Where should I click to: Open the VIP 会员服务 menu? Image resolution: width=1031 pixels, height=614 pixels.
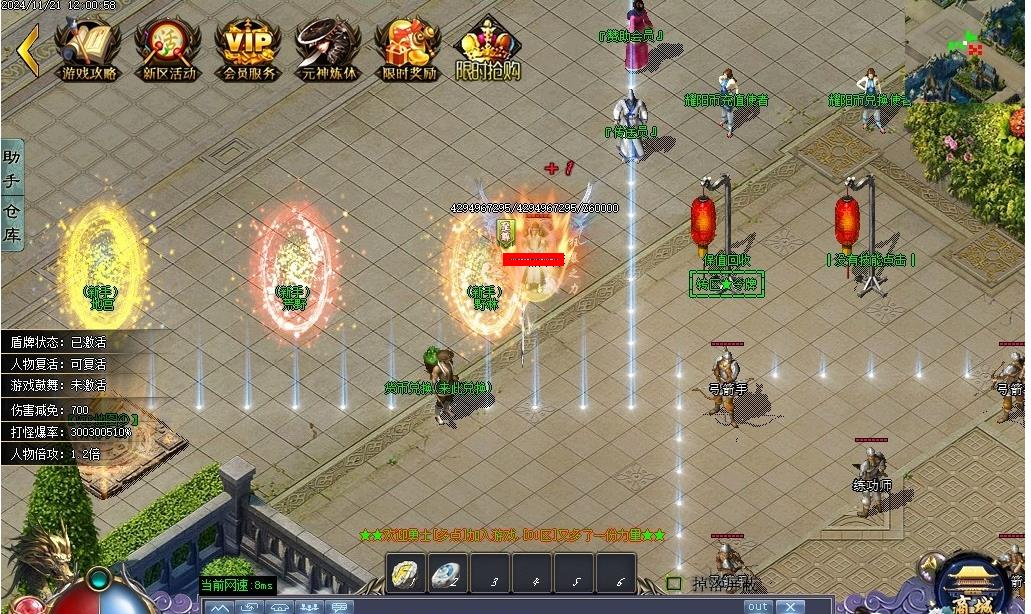[x=248, y=48]
